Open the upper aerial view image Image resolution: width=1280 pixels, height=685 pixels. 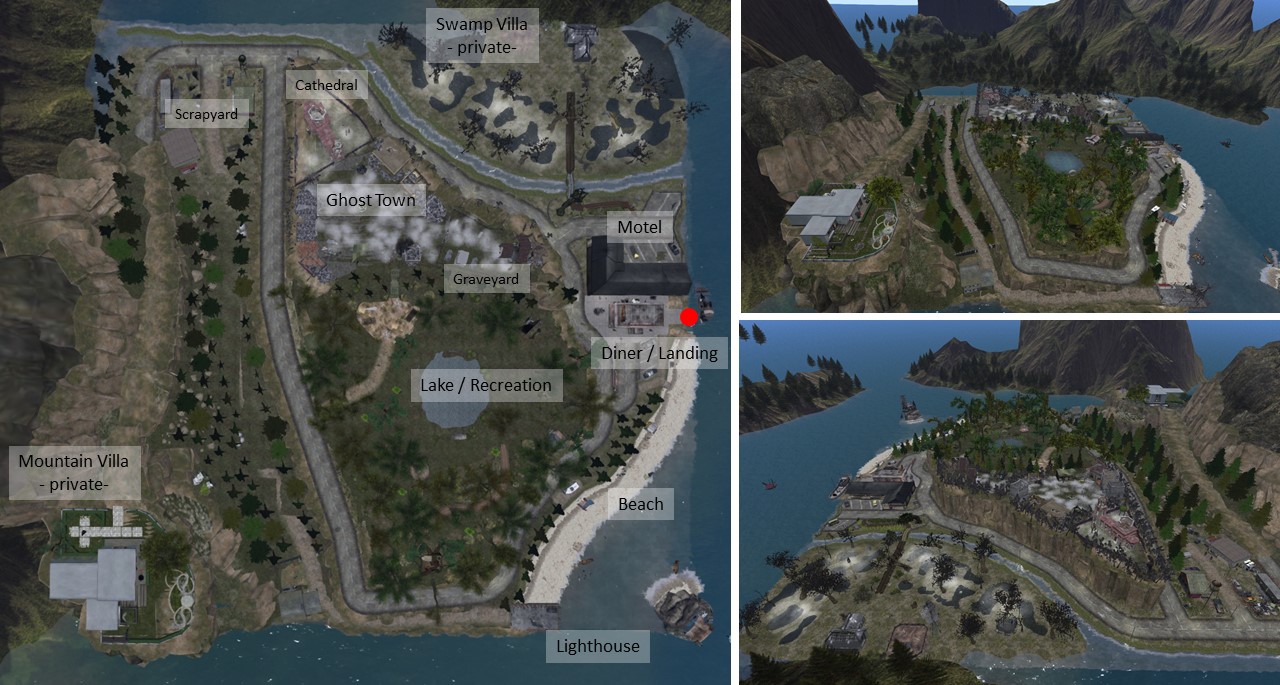coord(1010,155)
